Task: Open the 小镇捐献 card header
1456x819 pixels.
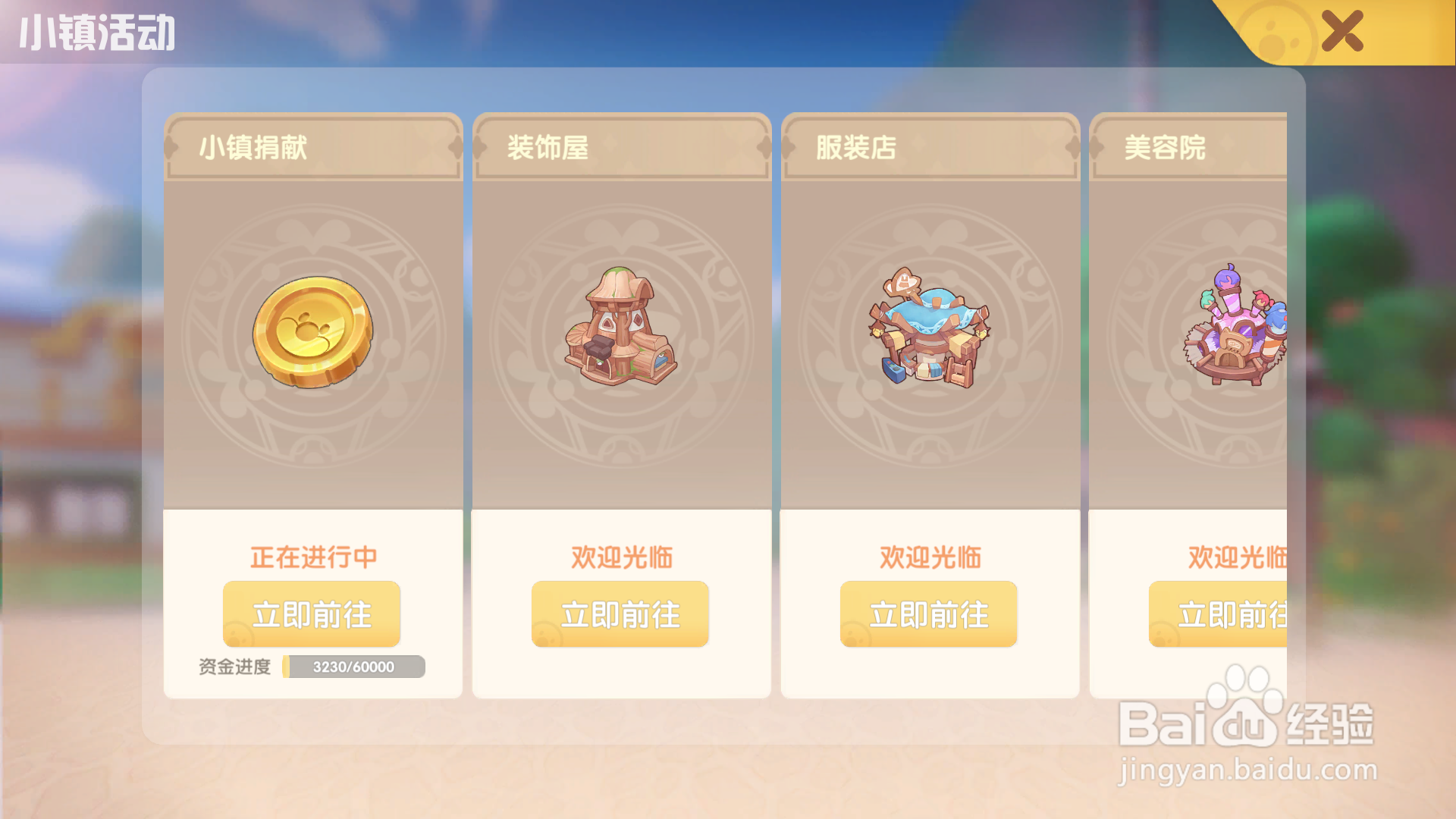Action: [x=312, y=149]
